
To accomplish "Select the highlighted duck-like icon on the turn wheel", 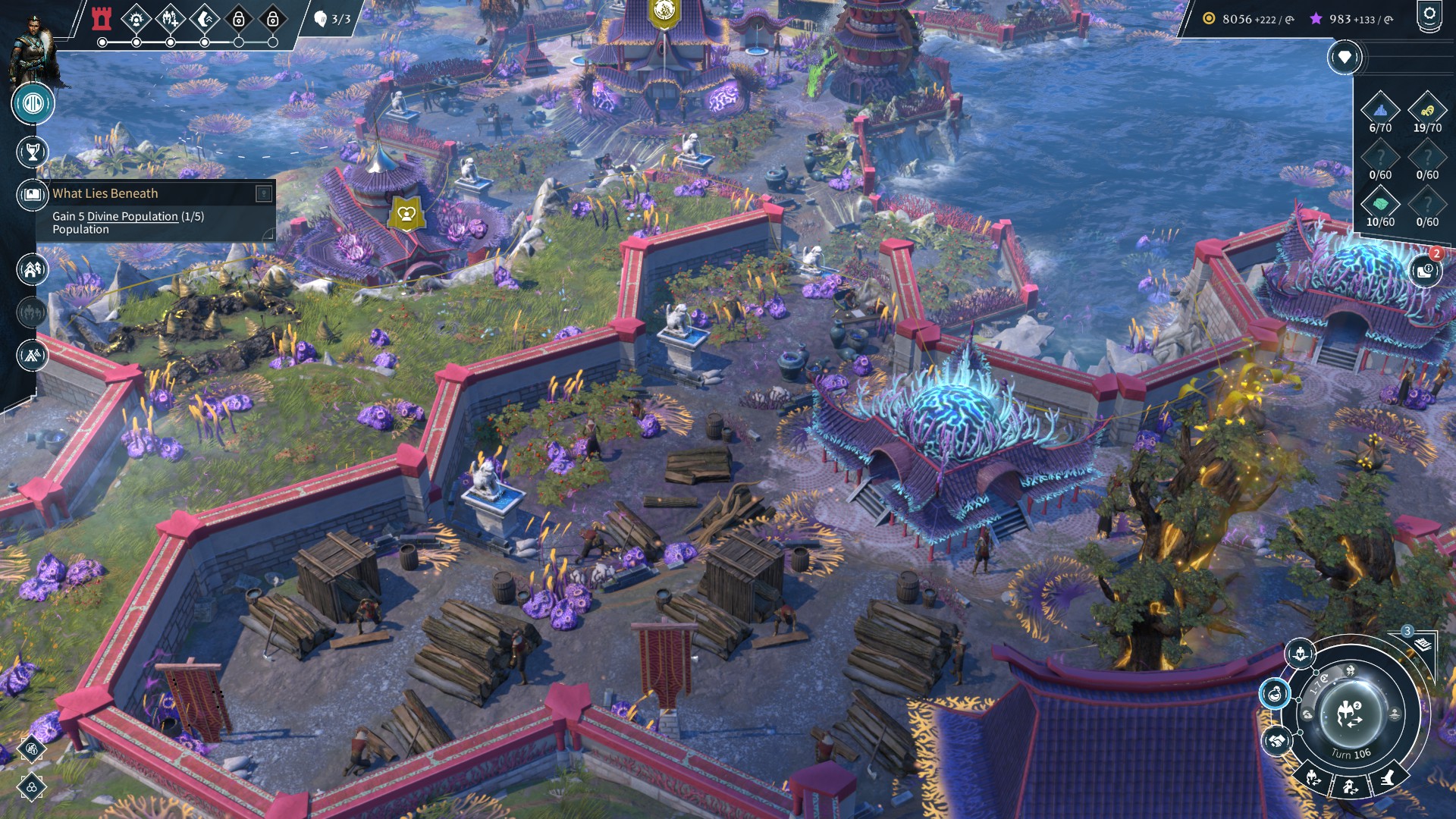I will pyautogui.click(x=1274, y=692).
